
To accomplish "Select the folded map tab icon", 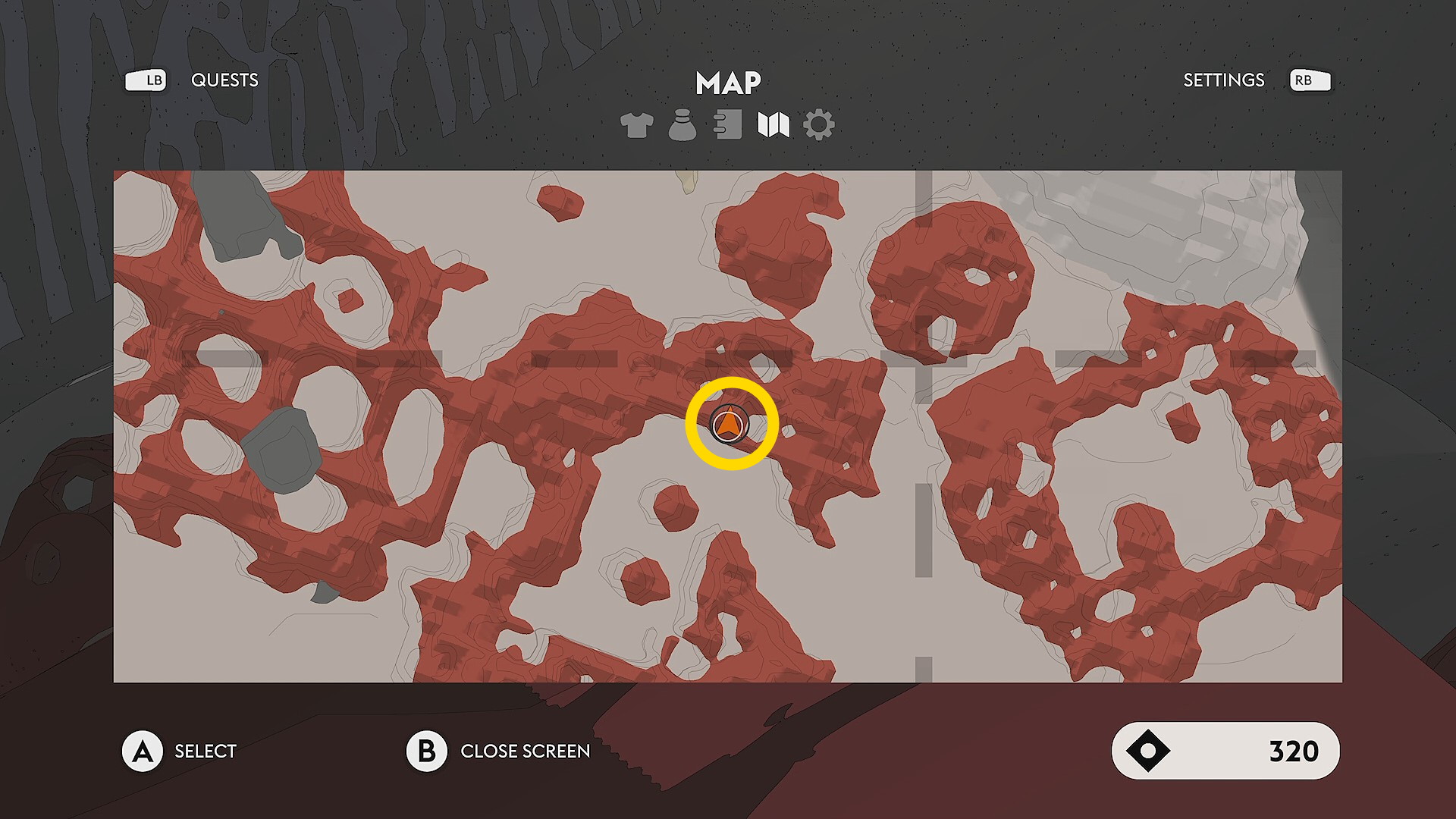I will click(773, 125).
